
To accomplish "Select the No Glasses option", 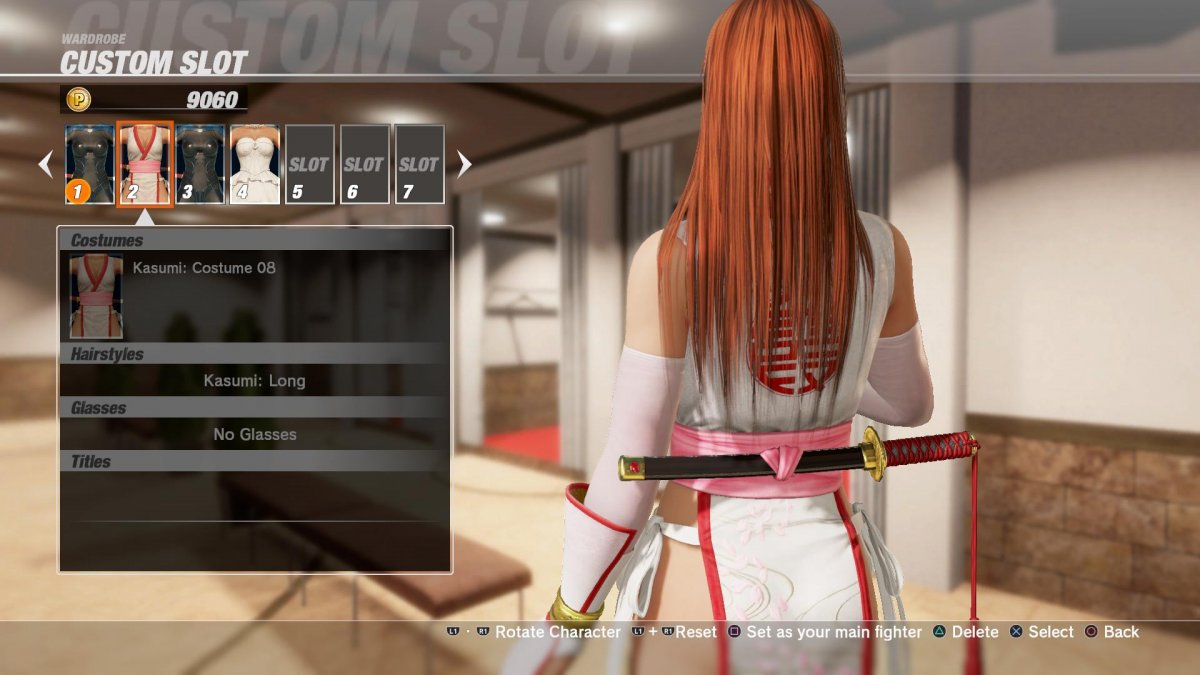I will click(255, 435).
